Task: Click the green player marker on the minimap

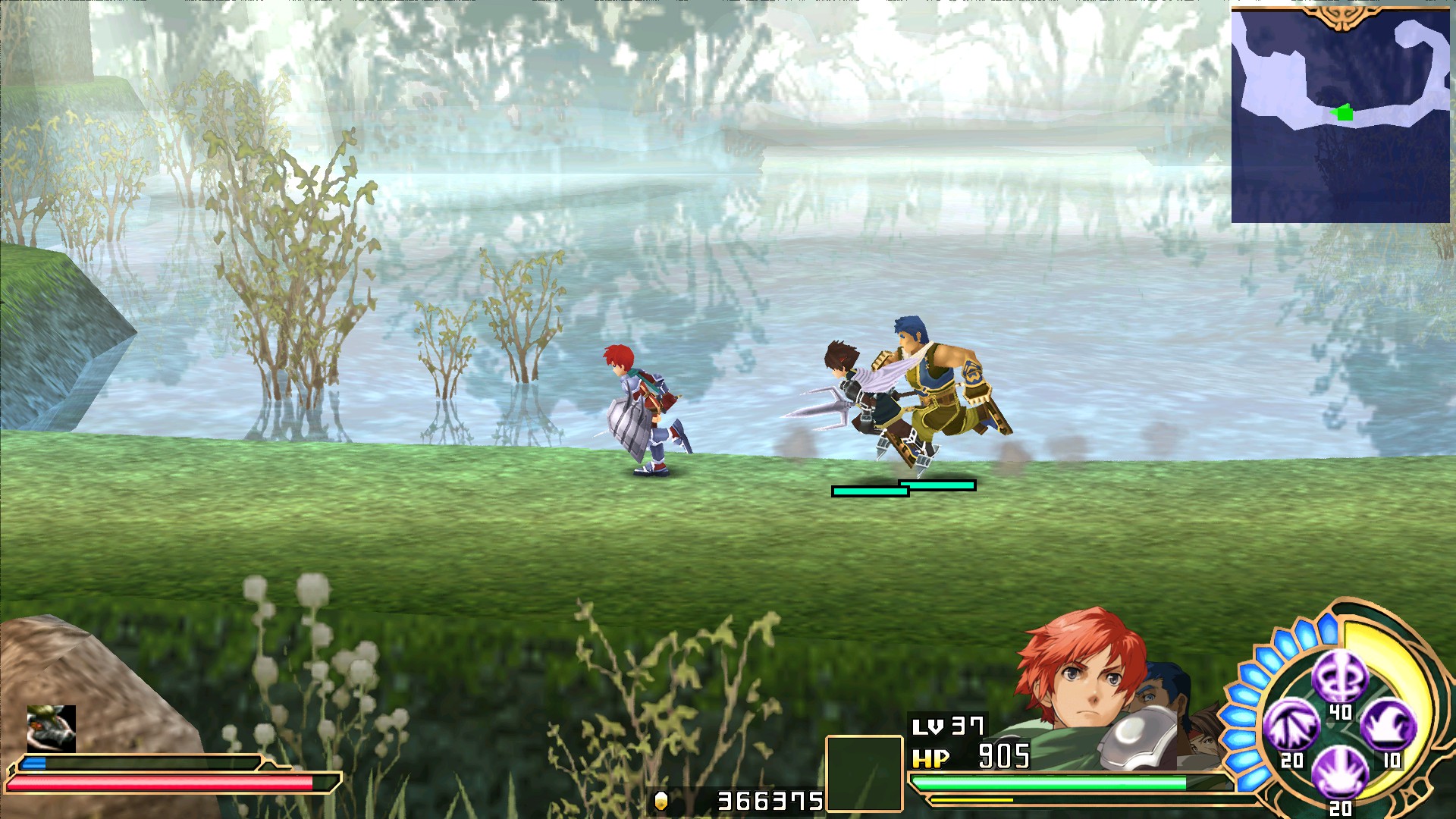Action: point(1342,112)
